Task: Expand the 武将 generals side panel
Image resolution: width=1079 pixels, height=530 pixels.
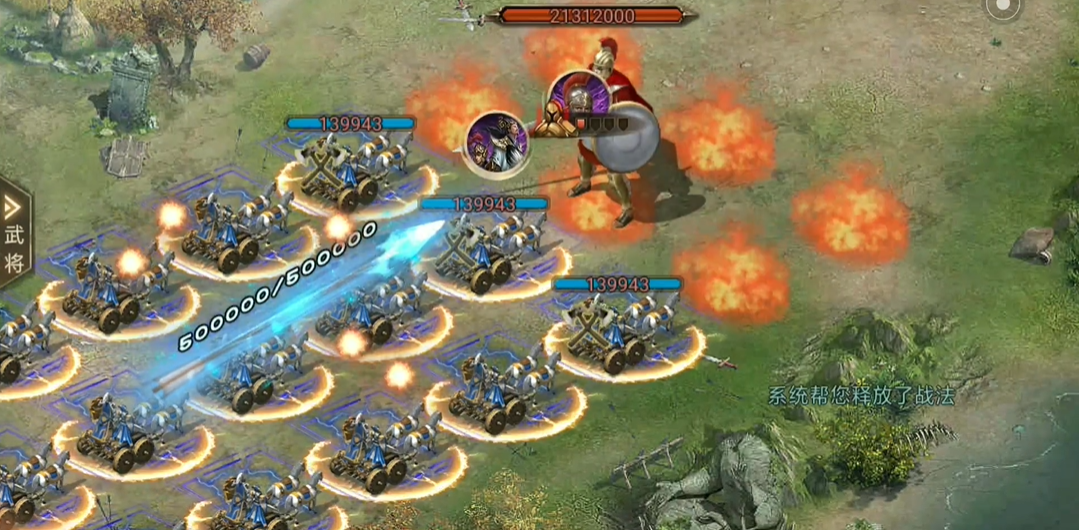Action: pyautogui.click(x=14, y=234)
